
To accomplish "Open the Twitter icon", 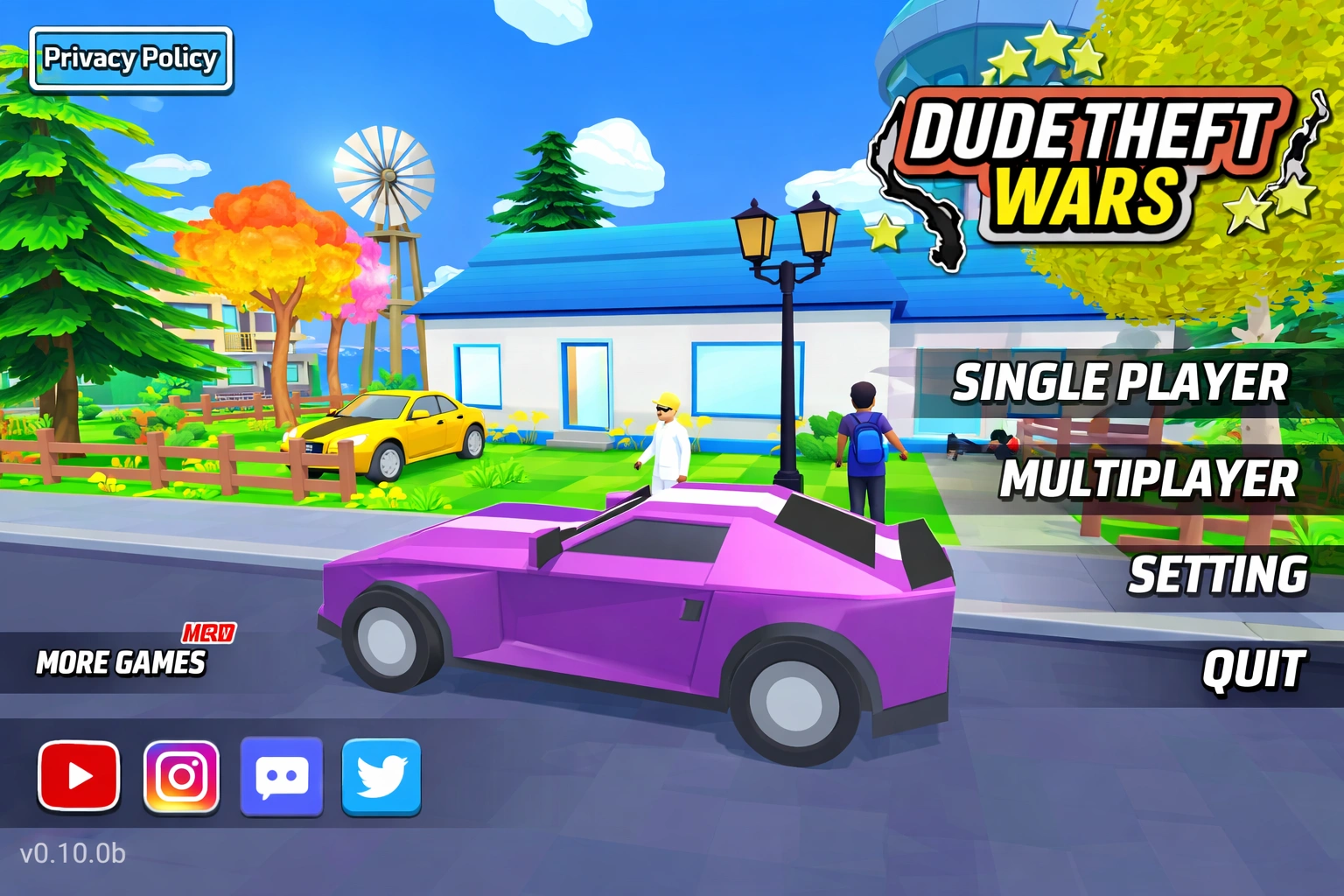I will point(382,774).
